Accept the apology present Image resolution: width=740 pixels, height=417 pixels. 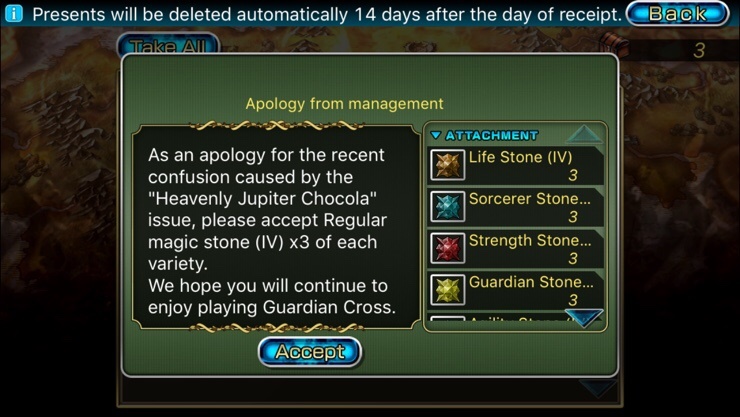click(309, 352)
